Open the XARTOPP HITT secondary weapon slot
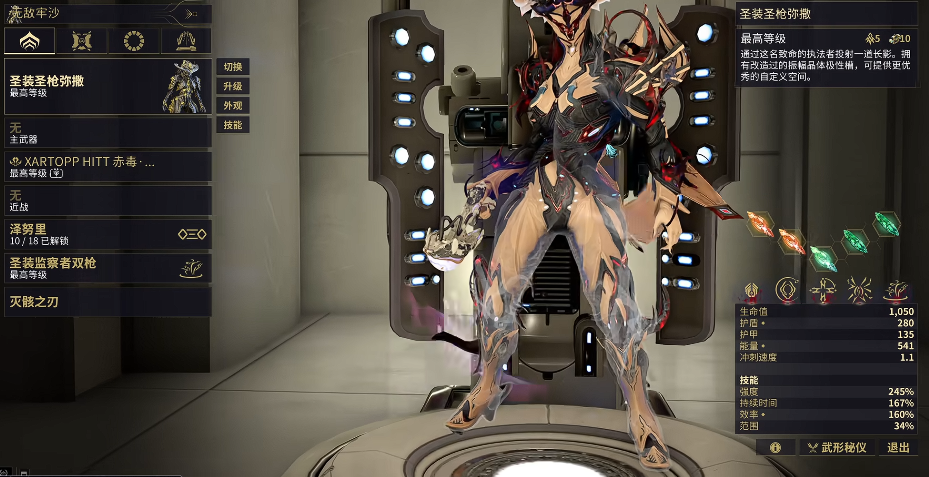This screenshot has width=929, height=477. (x=107, y=166)
